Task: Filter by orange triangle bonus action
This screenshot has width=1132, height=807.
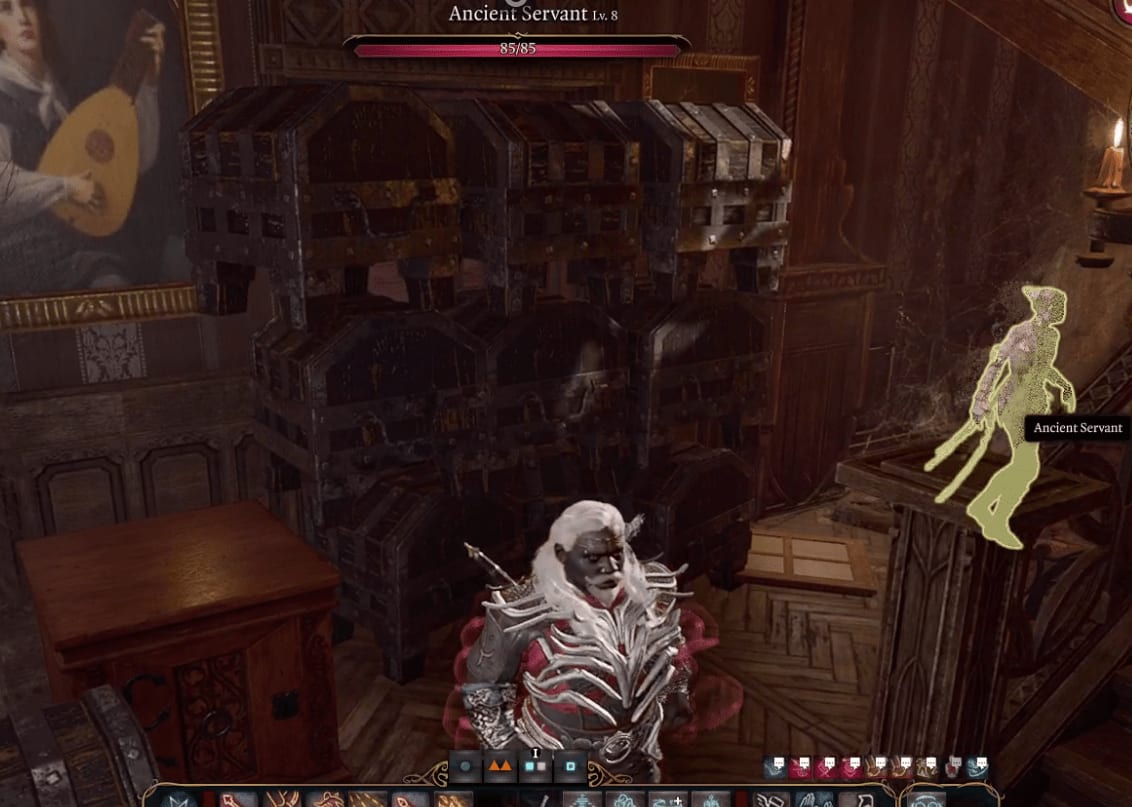Action: (x=500, y=768)
